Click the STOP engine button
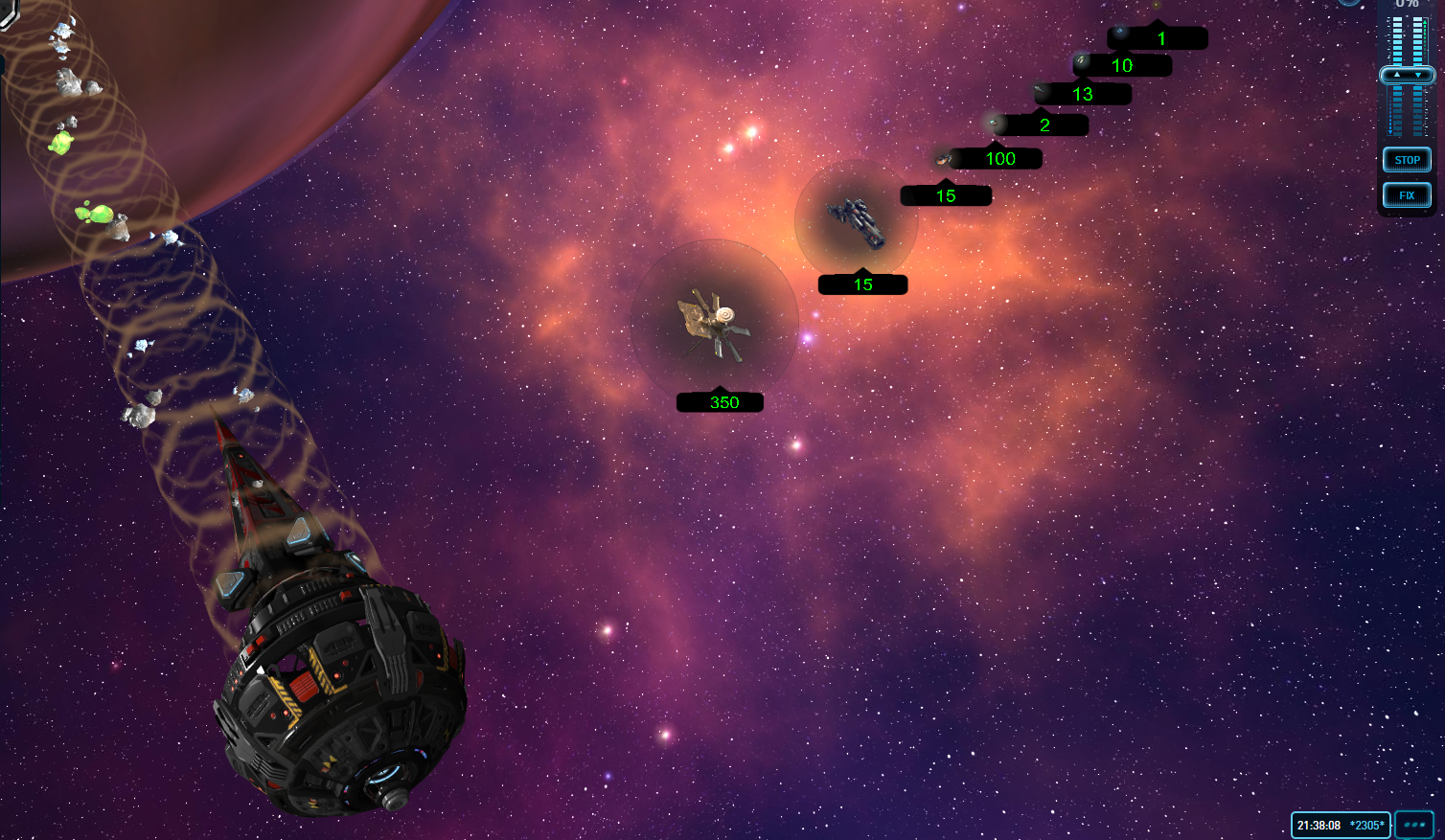 click(1407, 160)
